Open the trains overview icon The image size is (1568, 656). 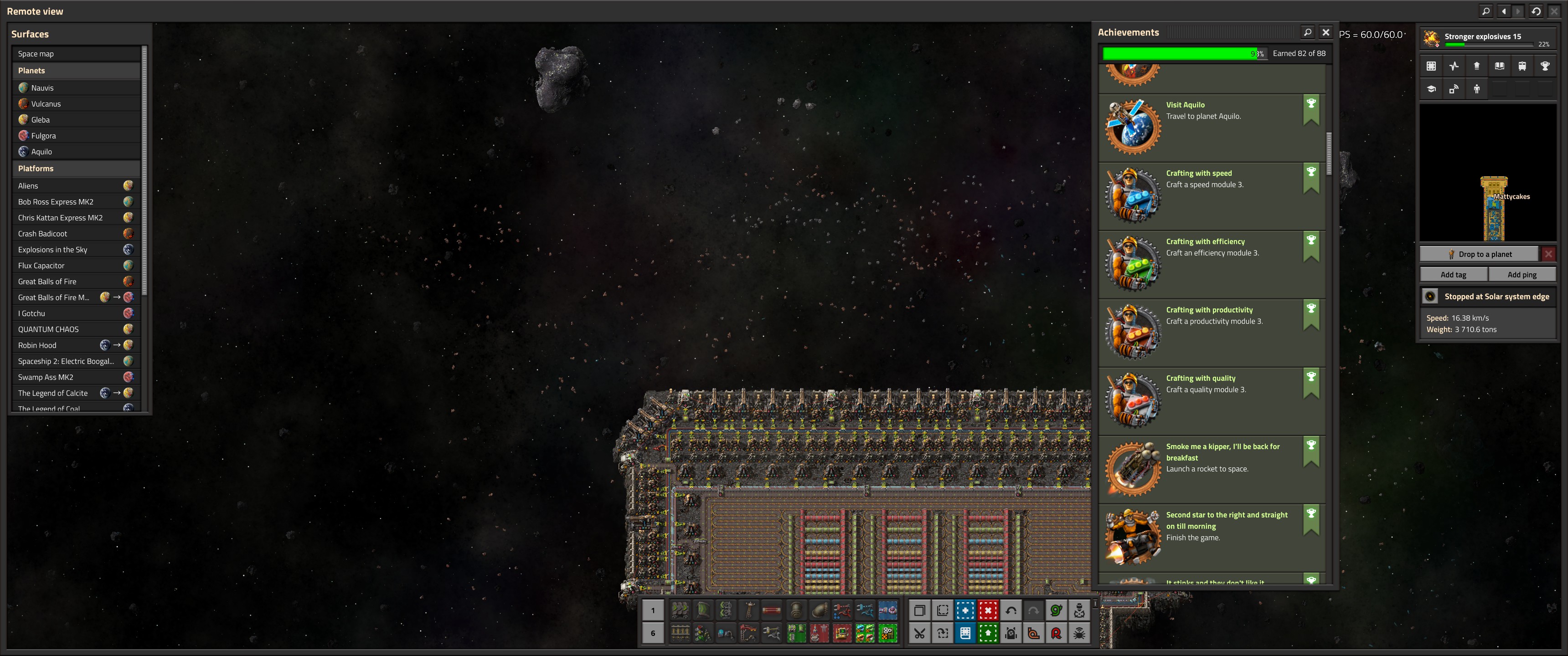1522,66
